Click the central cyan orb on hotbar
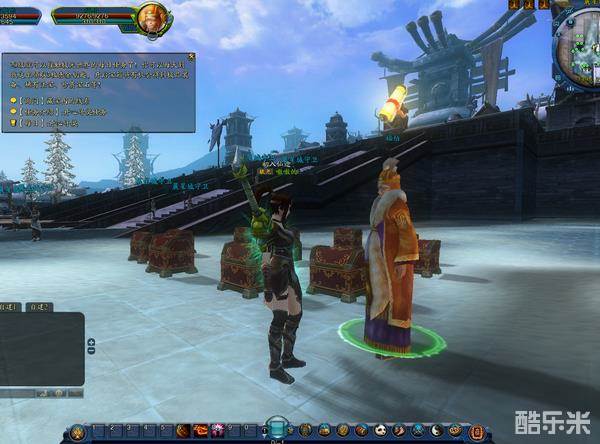Image resolution: width=600 pixels, height=444 pixels. point(277,428)
